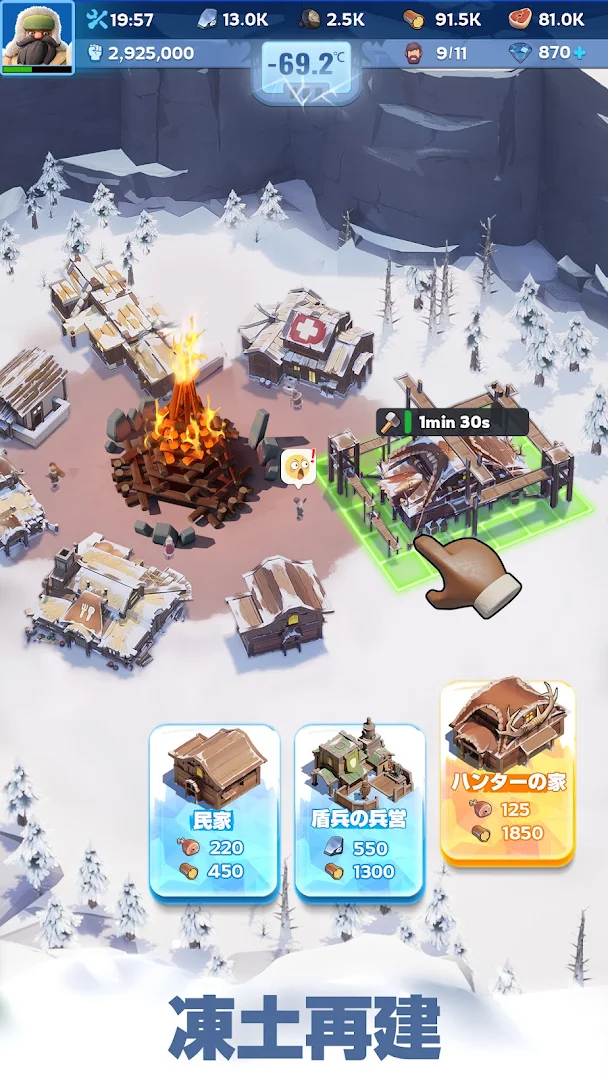Open the bearded chief avatar profile
608x1080 pixels.
click(x=37, y=36)
